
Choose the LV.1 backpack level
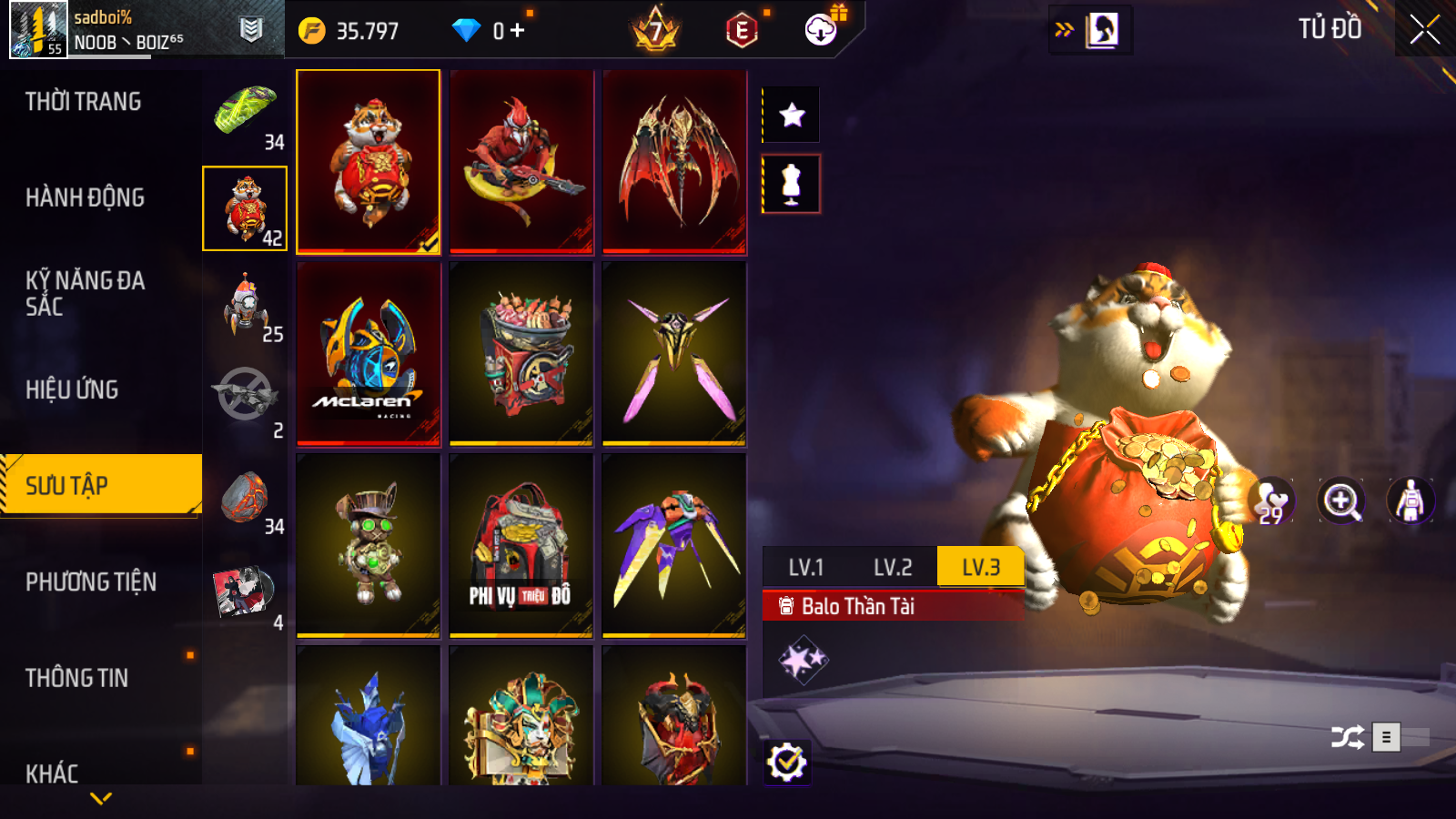(x=806, y=568)
